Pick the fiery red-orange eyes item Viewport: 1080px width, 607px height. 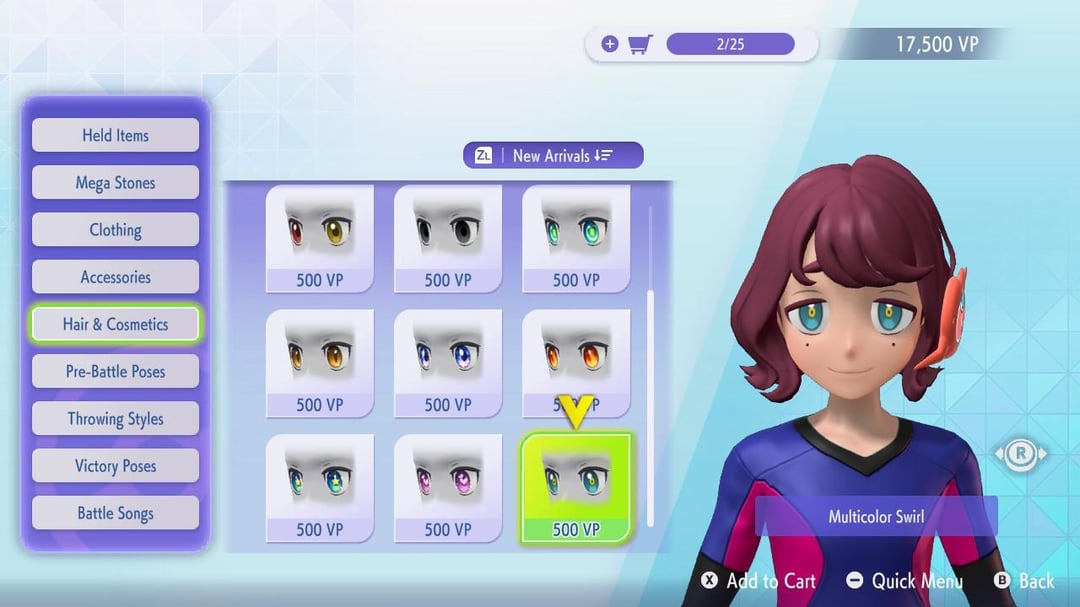[x=576, y=362]
